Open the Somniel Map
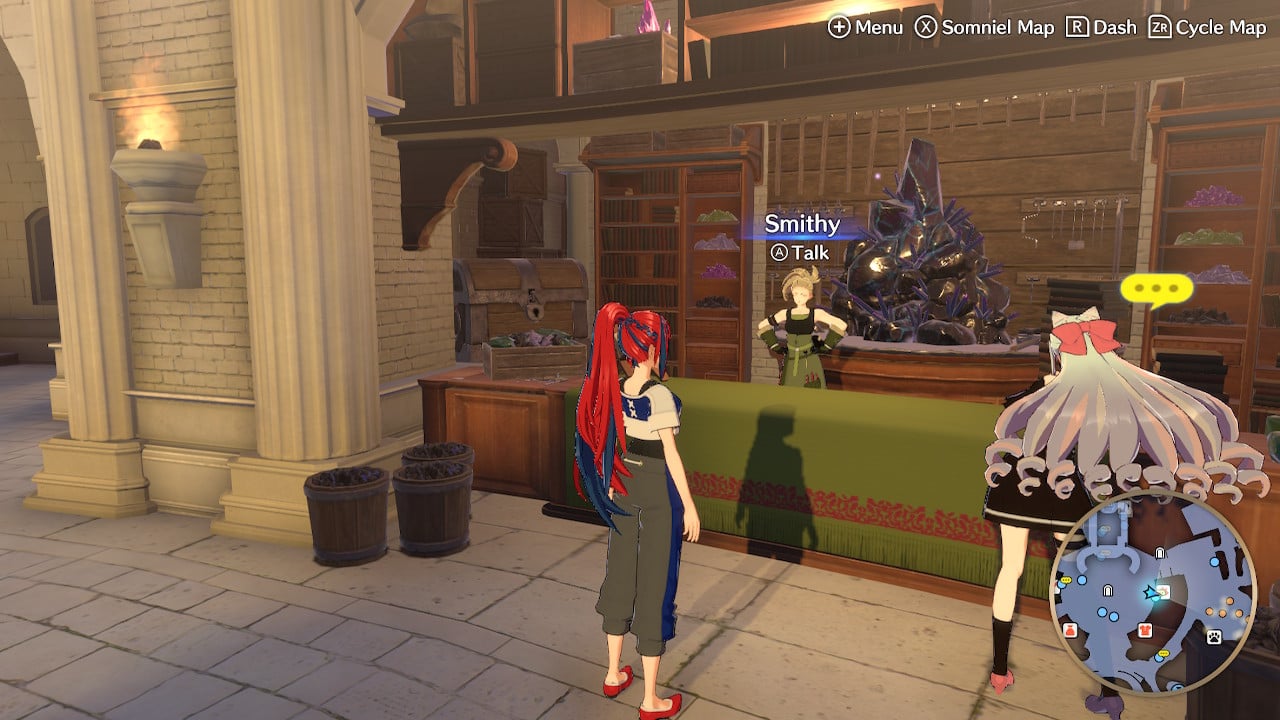 985,27
